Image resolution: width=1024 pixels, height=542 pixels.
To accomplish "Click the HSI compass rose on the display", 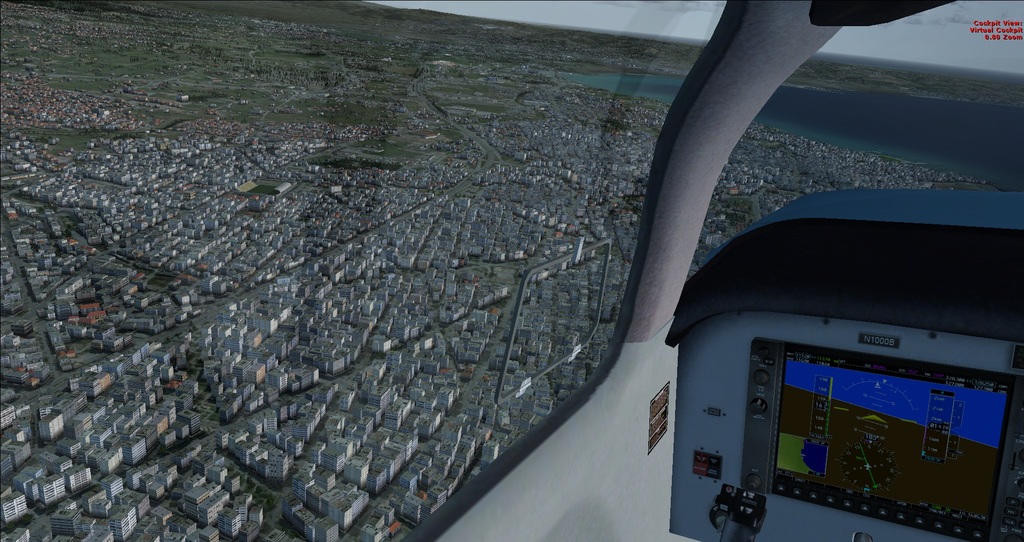I will coord(867,465).
